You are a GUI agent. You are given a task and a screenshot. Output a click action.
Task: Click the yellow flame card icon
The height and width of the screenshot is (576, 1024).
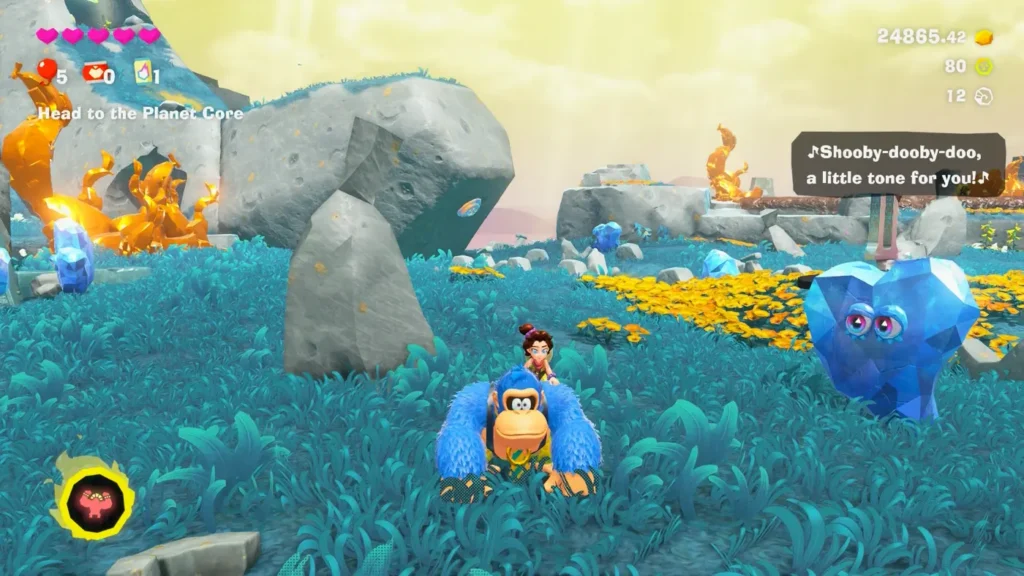coord(143,71)
